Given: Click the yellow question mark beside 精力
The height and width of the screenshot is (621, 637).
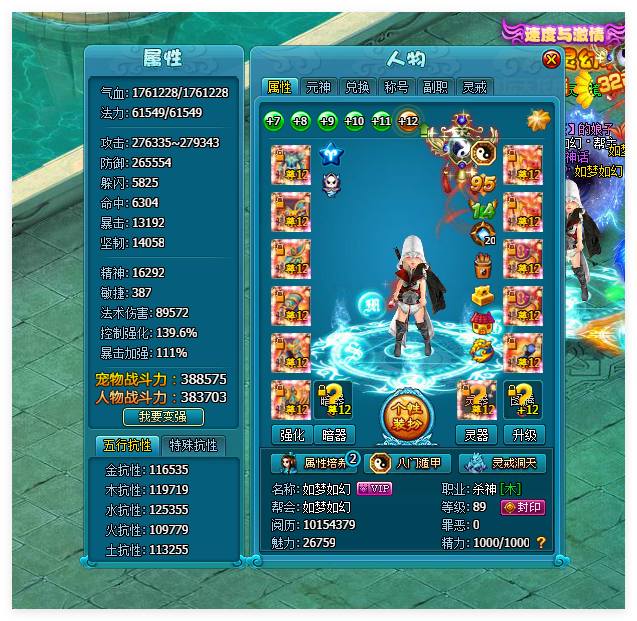Looking at the screenshot, I should [541, 542].
